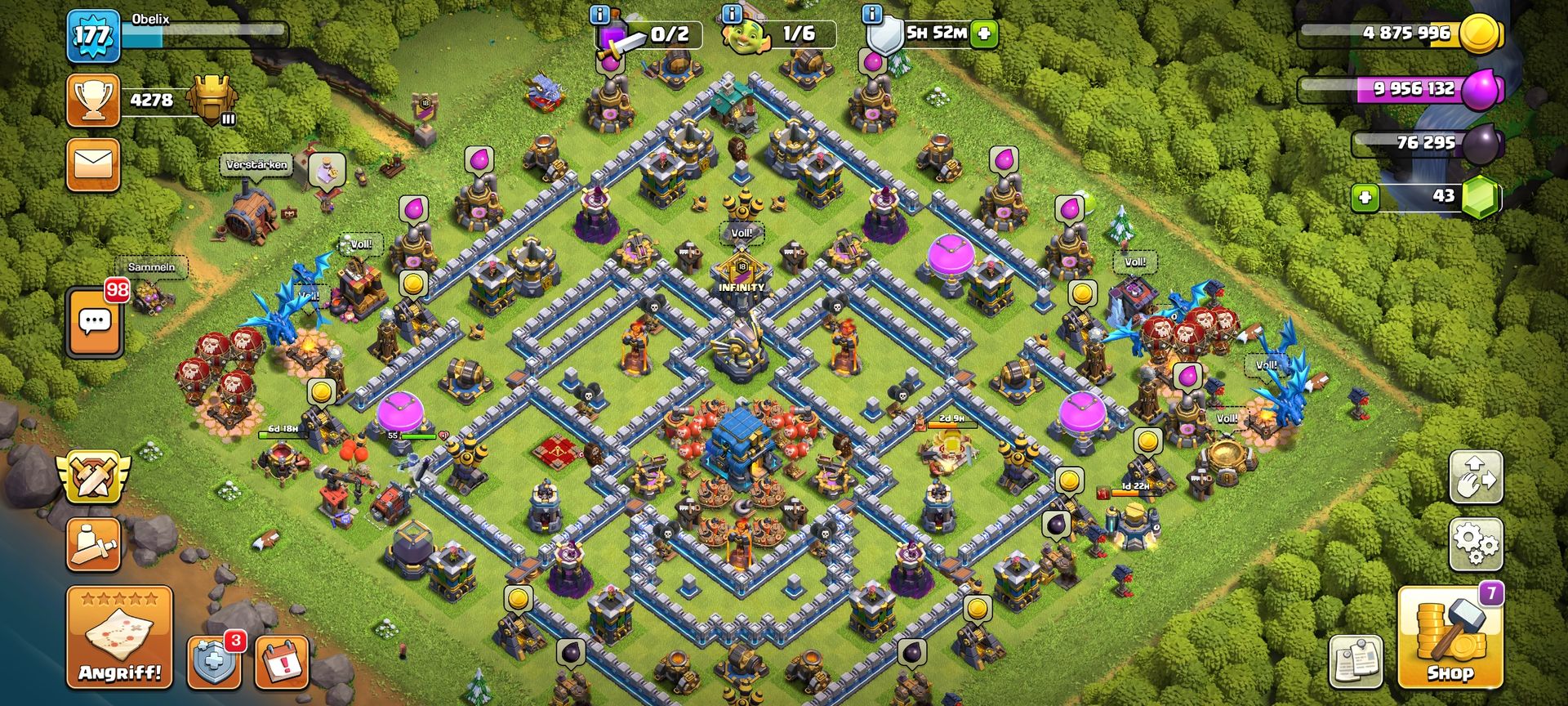Add gems with green plus
This screenshot has width=1568, height=706.
point(1365,197)
